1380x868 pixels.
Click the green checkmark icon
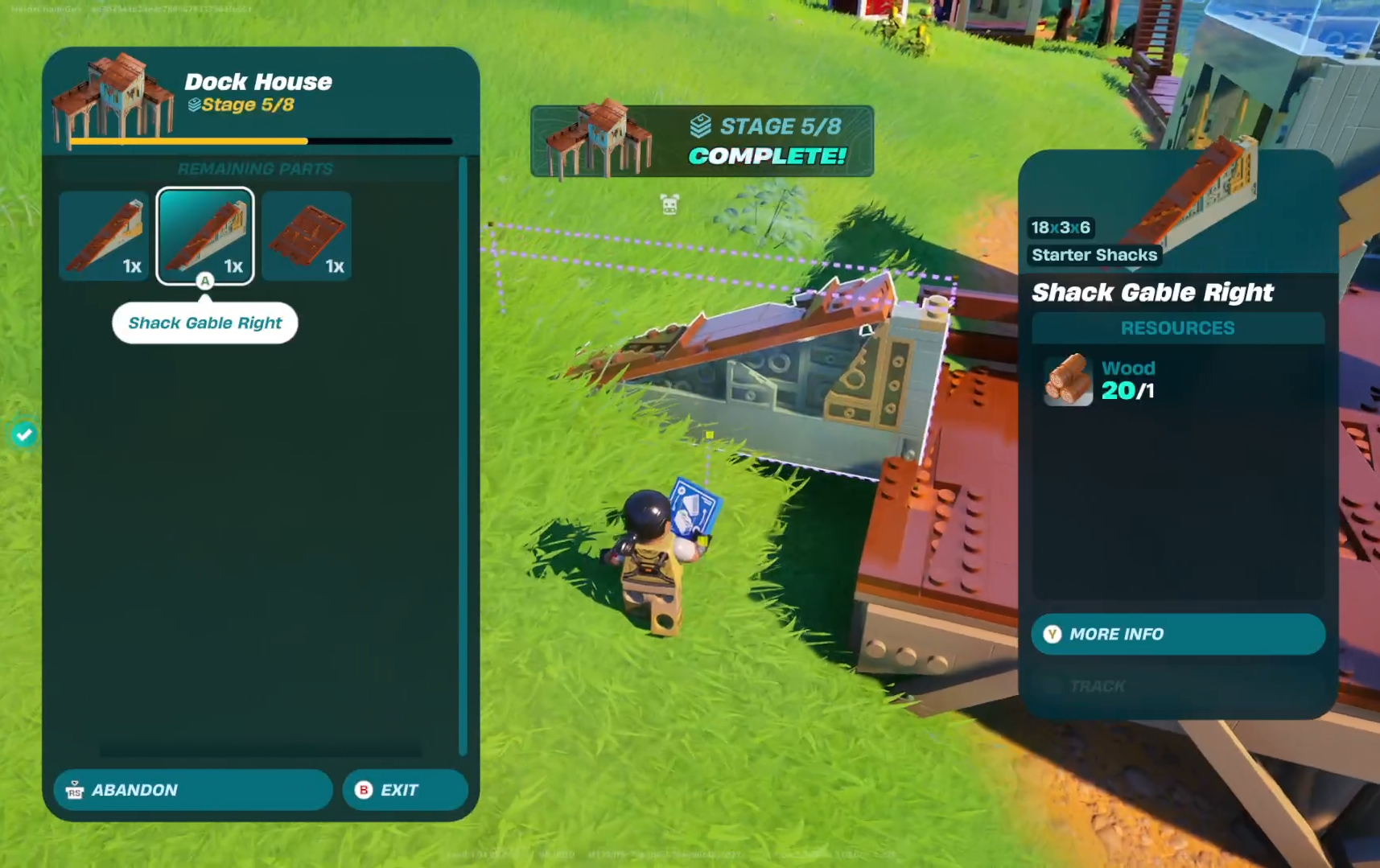coord(24,434)
